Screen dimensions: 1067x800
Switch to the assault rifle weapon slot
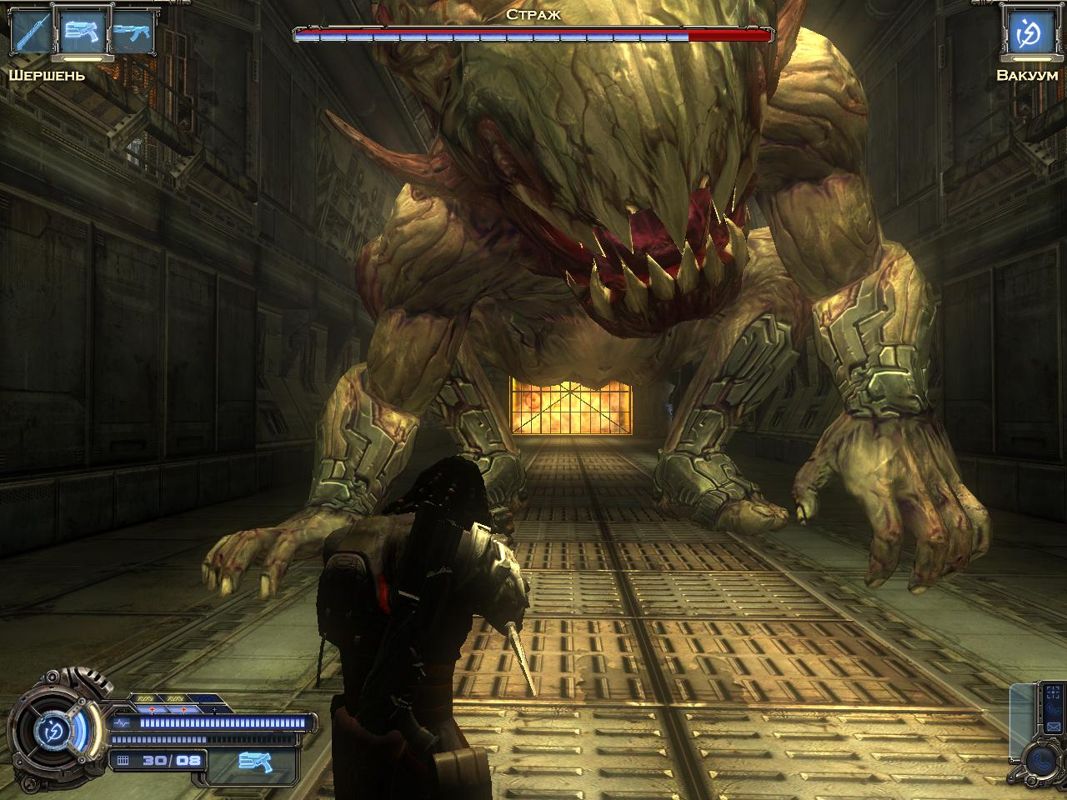[133, 33]
